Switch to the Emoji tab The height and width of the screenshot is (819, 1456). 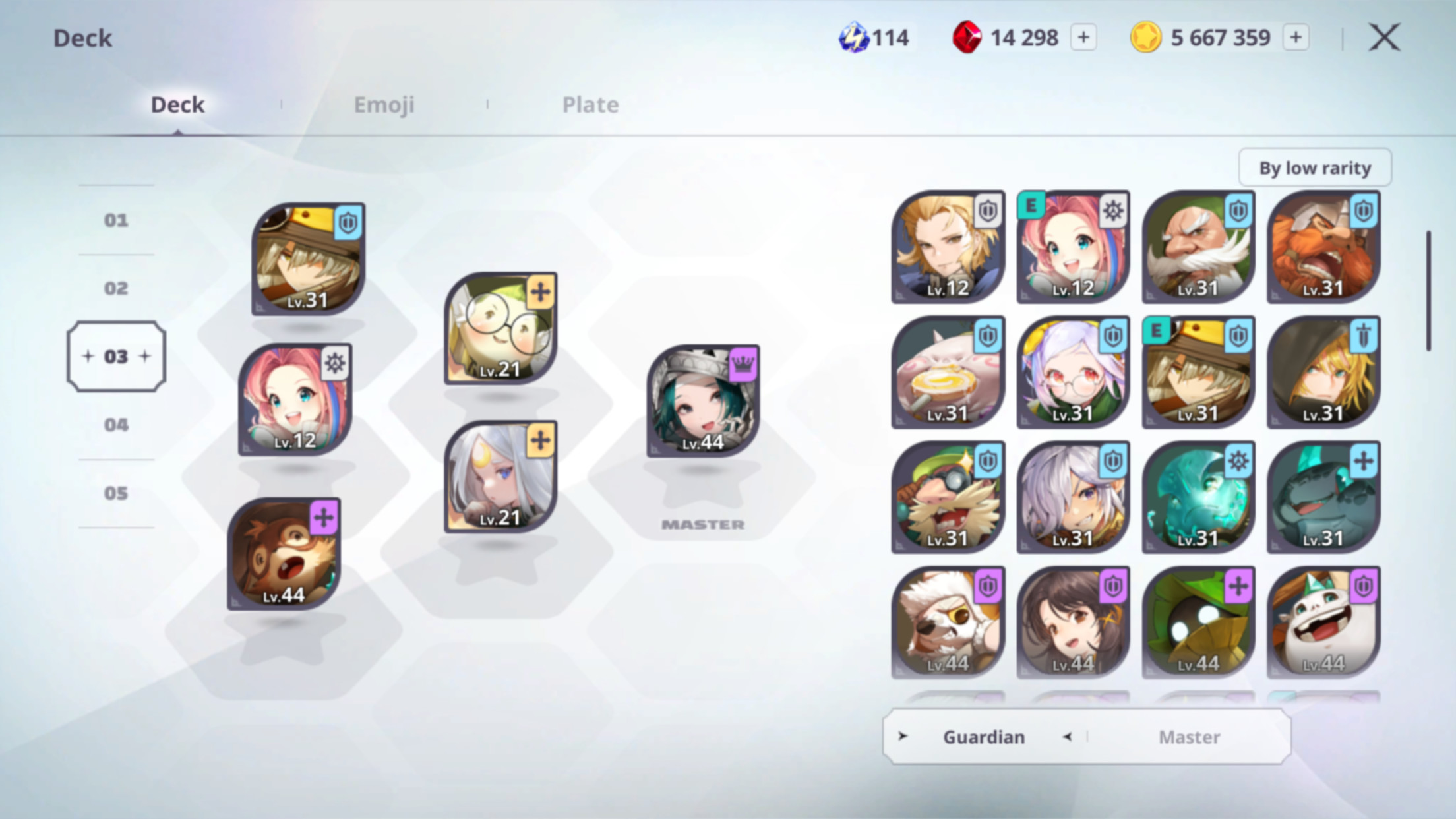pyautogui.click(x=384, y=104)
